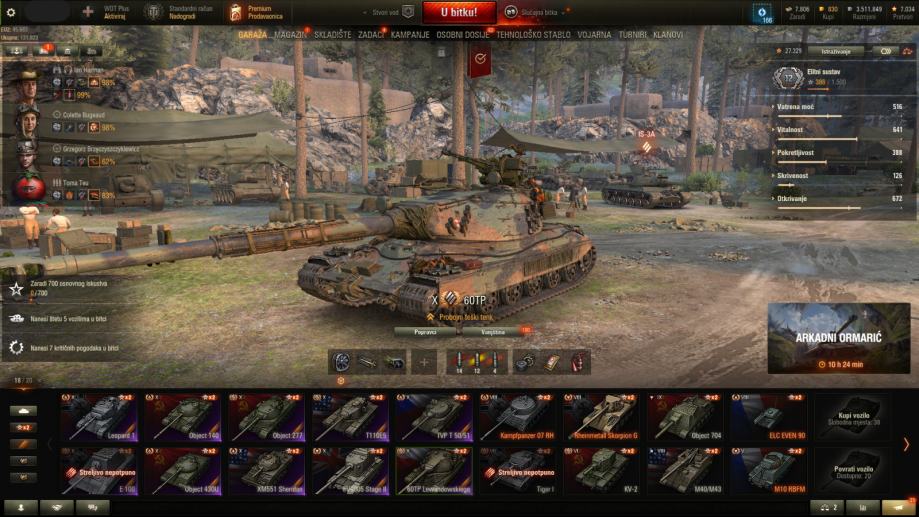Select the Leopard 1 tank
Screen dimensions: 919x517
coord(100,417)
